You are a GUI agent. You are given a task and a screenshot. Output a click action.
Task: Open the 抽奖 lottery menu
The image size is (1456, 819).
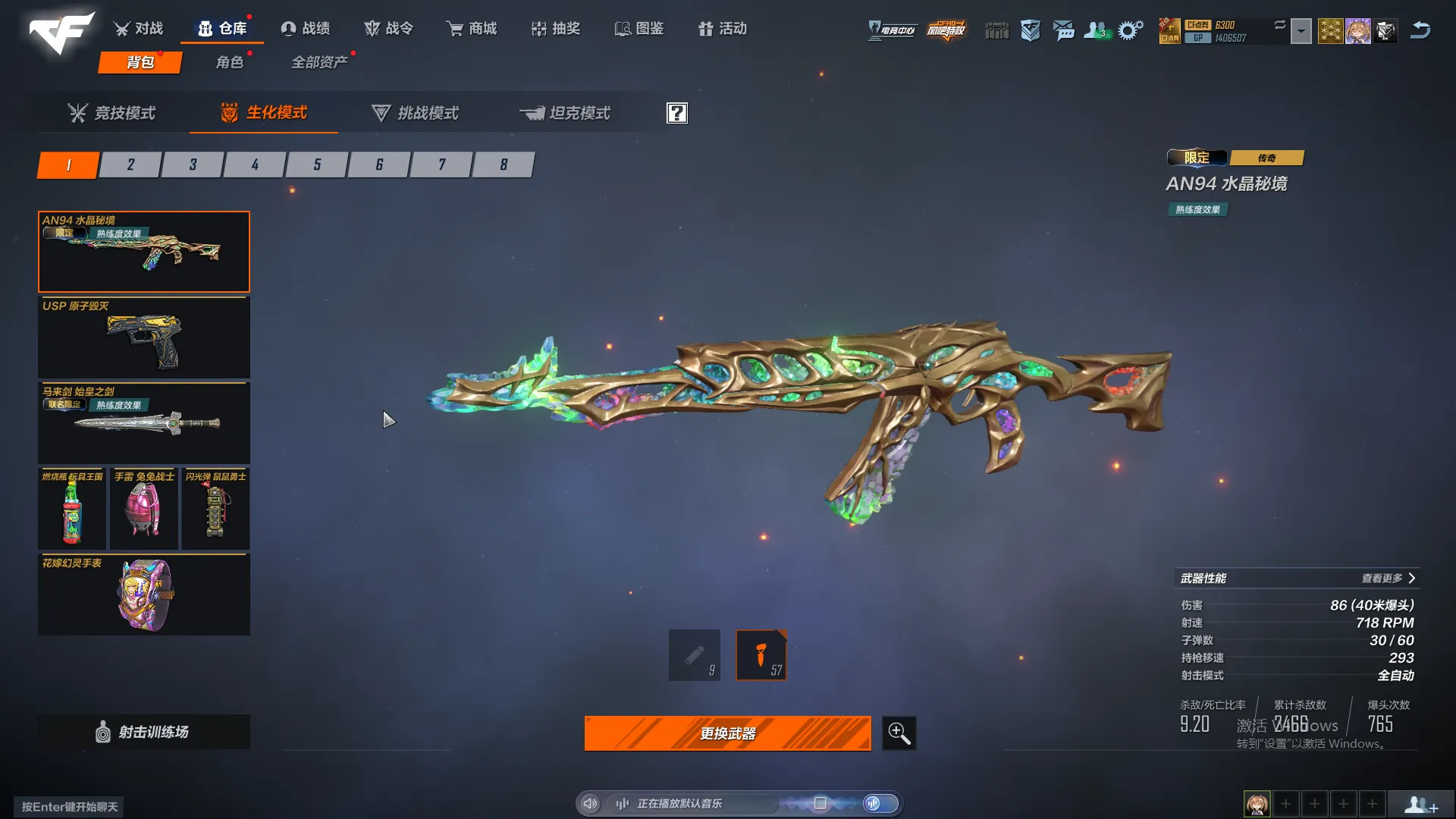[x=556, y=29]
